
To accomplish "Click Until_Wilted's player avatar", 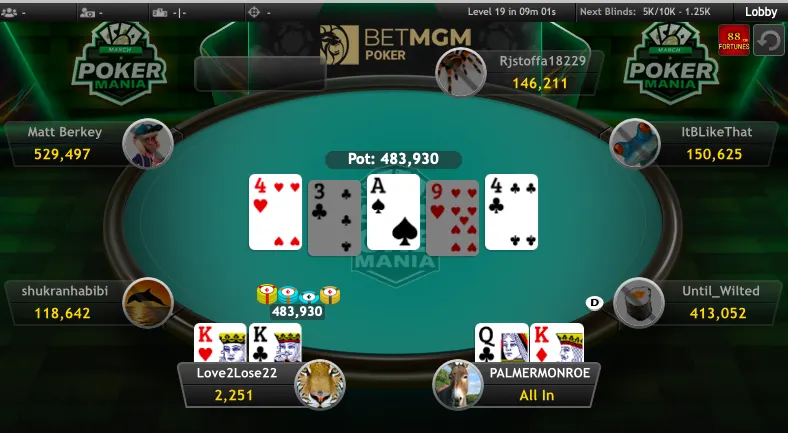I will 639,303.
